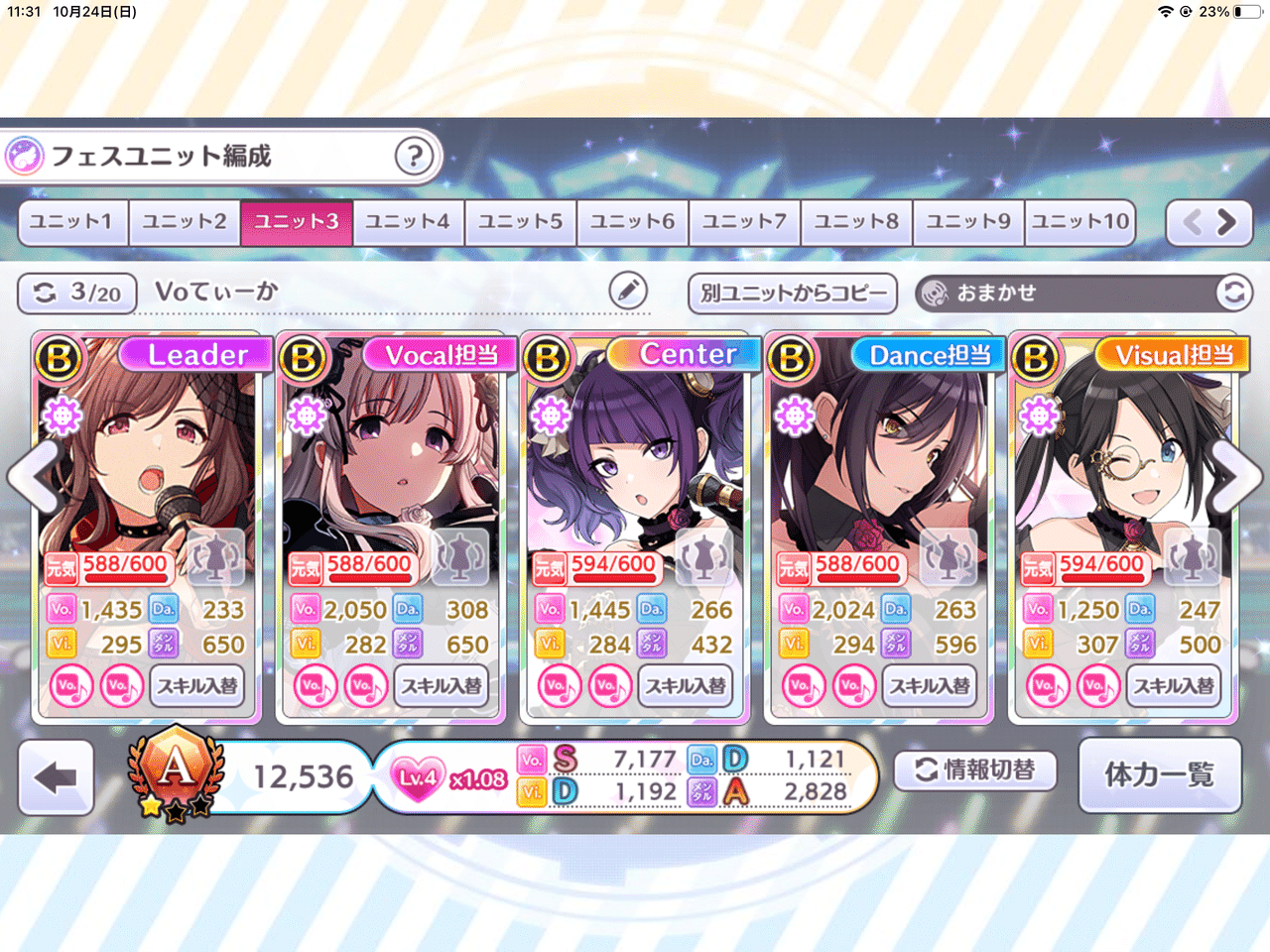1270x952 pixels.
Task: Tap the A rank emblem badge
Action: (175, 775)
